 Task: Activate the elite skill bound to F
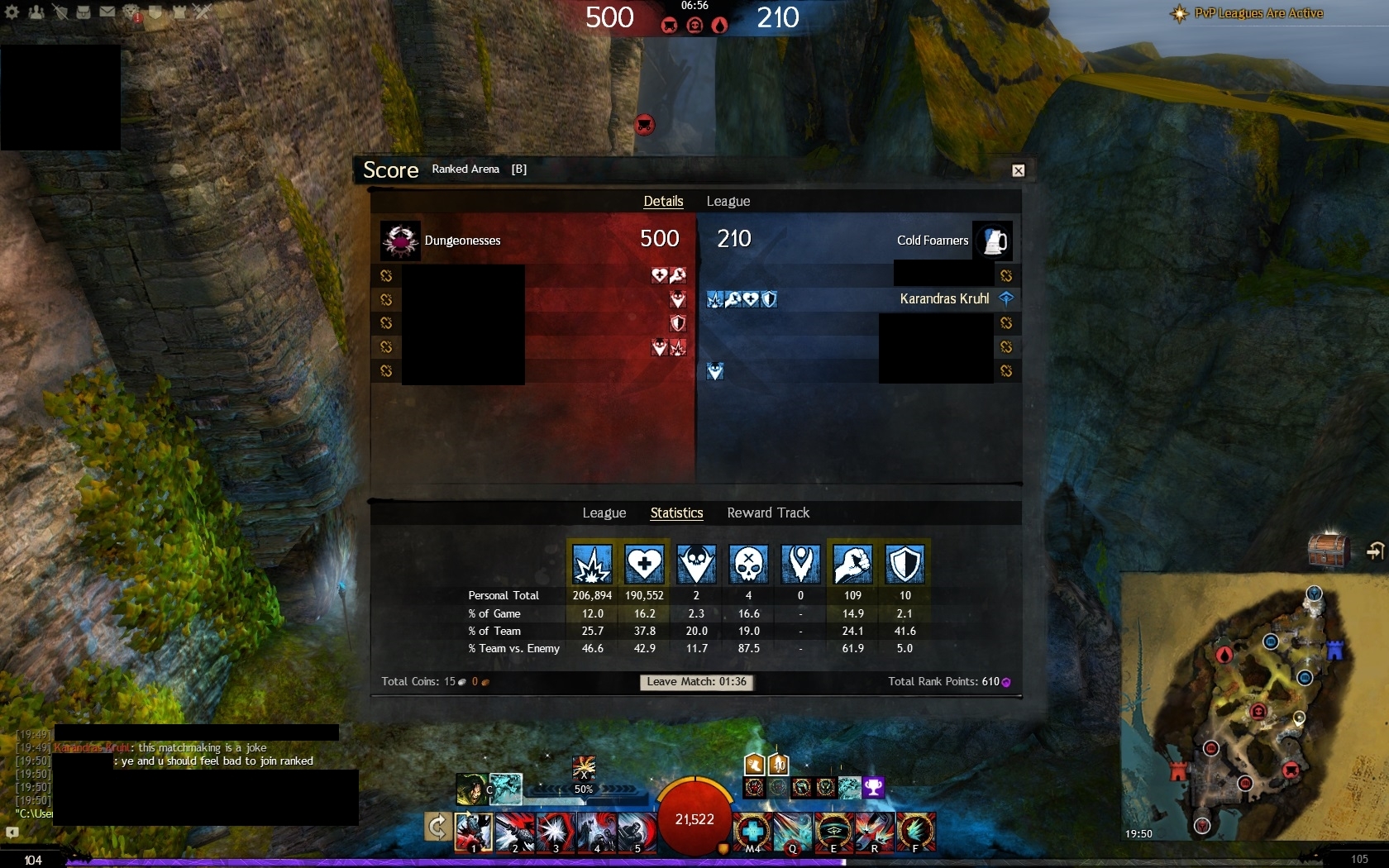click(x=915, y=831)
